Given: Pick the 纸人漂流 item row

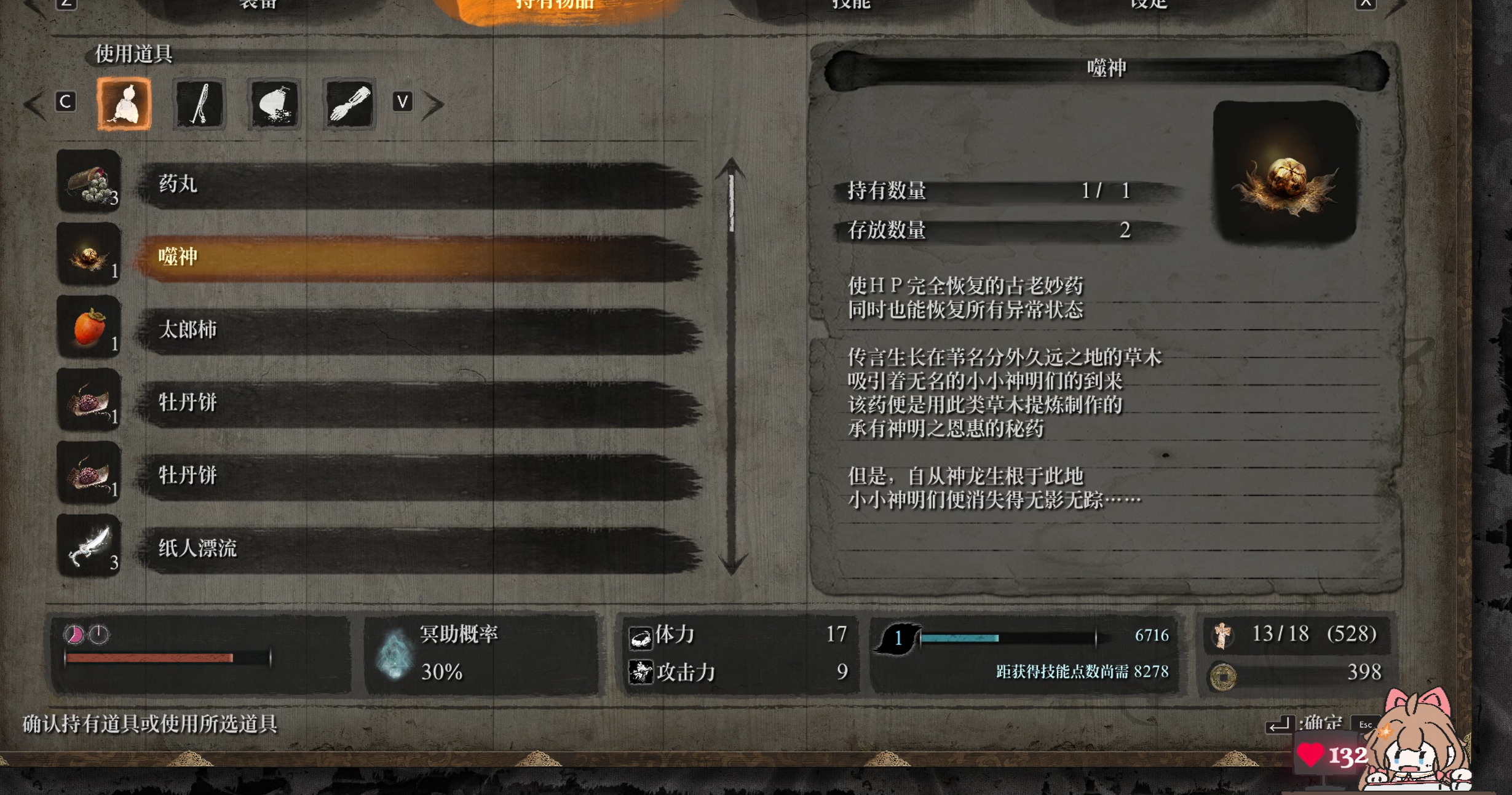Looking at the screenshot, I should pyautogui.click(x=418, y=548).
